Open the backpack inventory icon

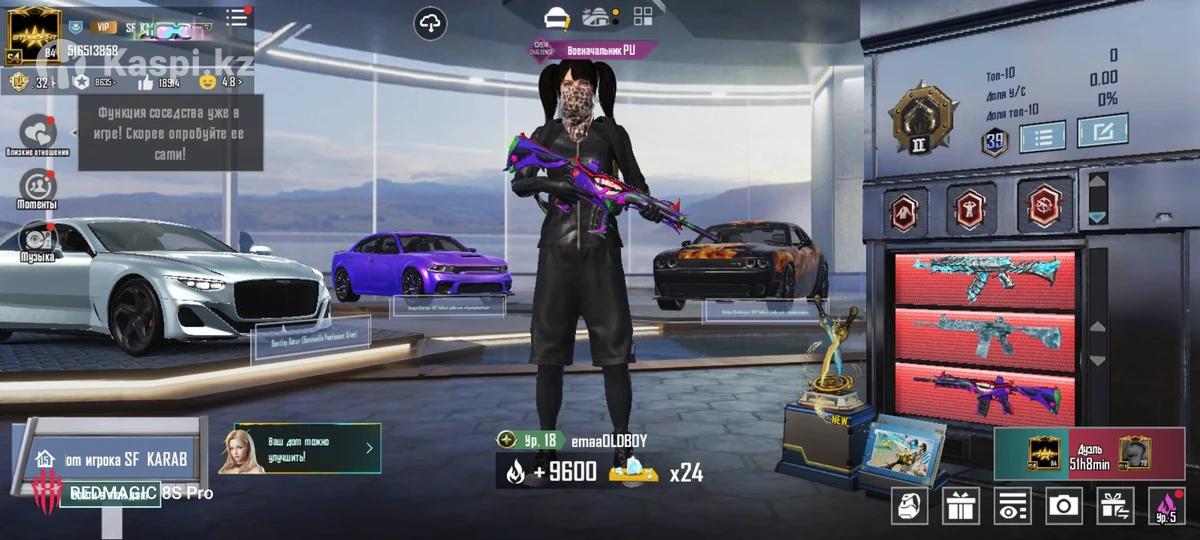(x=908, y=506)
